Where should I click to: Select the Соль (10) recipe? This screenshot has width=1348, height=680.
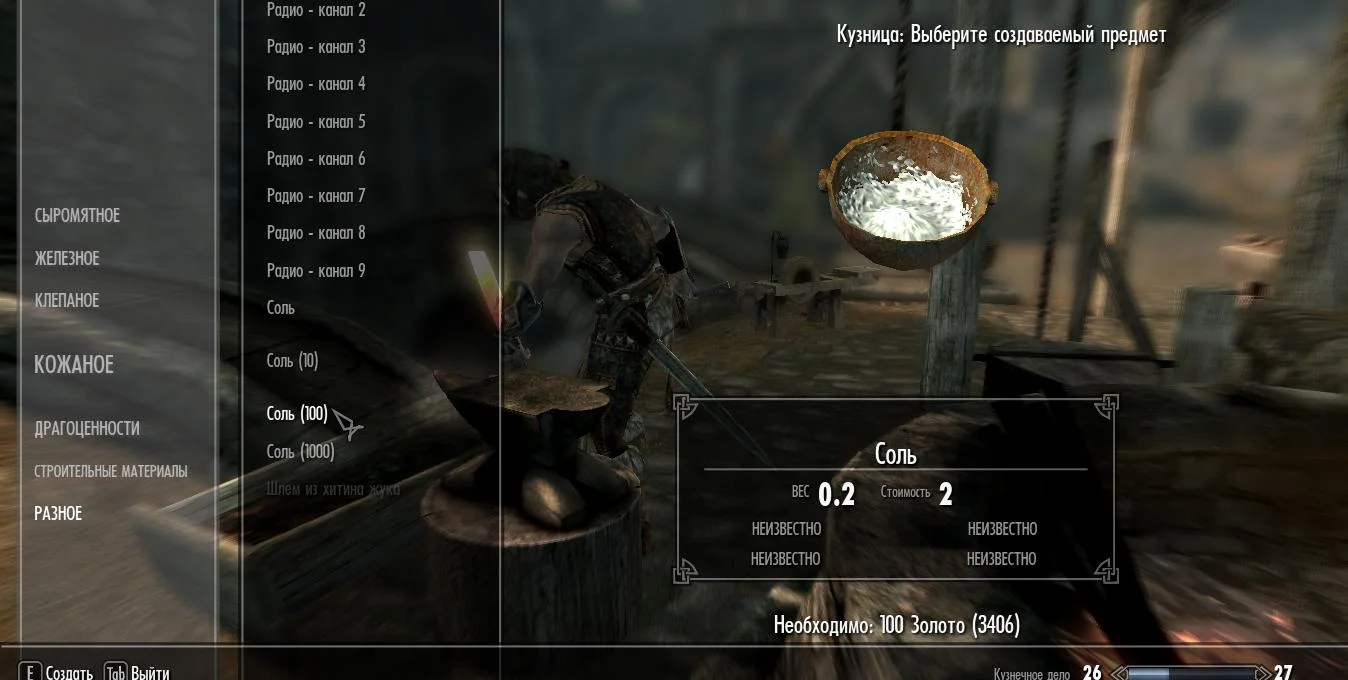[x=293, y=361]
